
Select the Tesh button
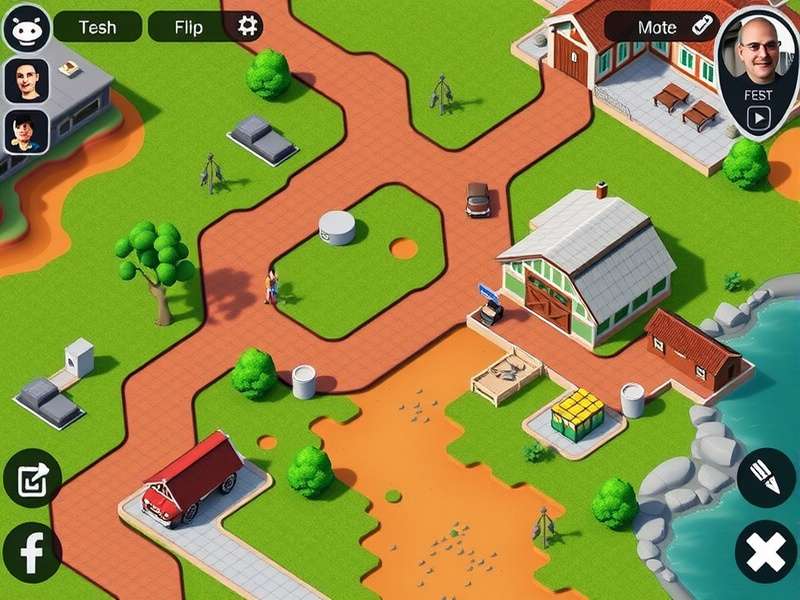pos(96,27)
